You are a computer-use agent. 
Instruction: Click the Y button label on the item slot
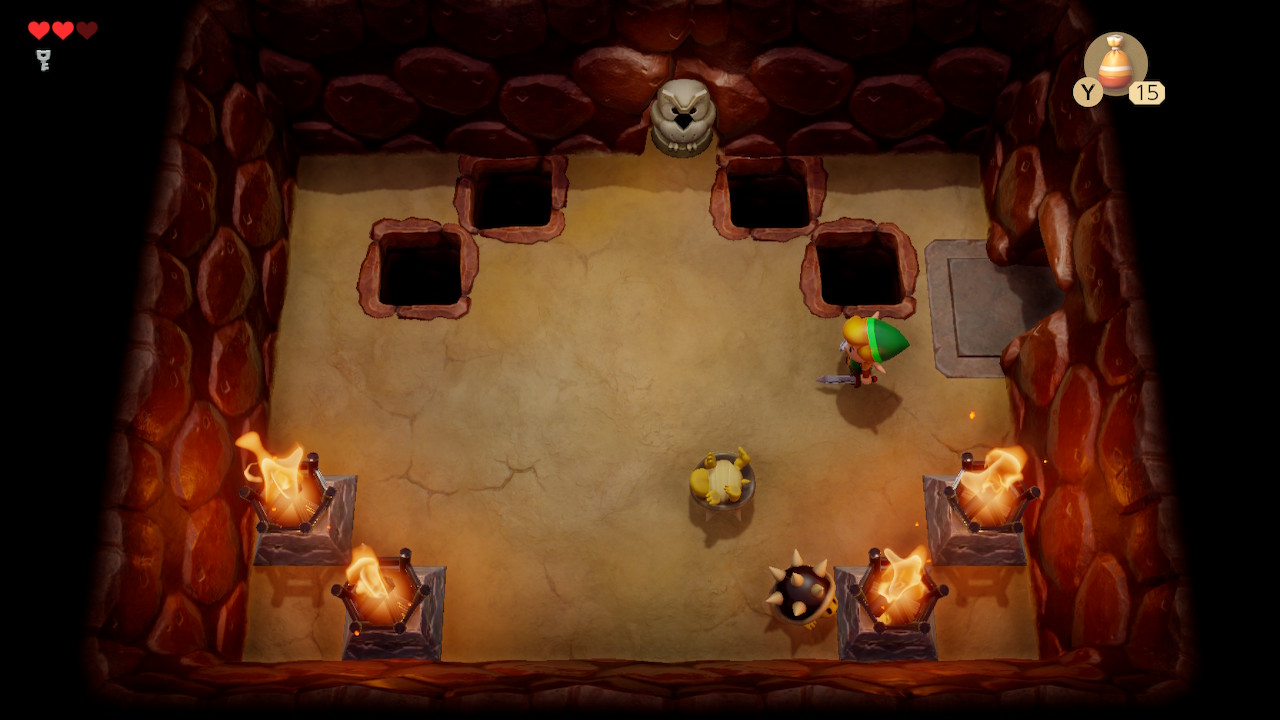[x=1088, y=94]
